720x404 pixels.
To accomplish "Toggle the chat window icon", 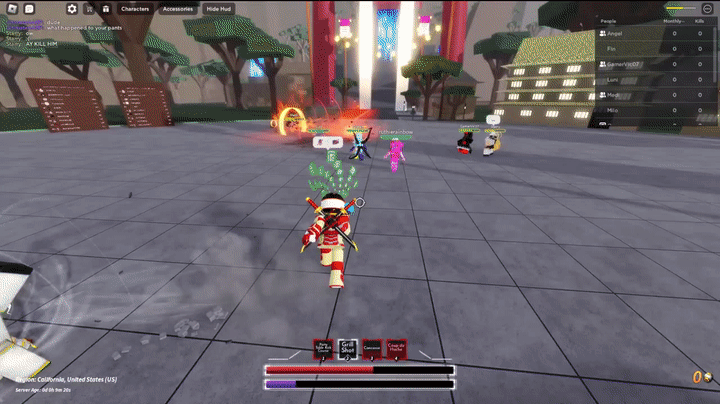I will coord(31,8).
